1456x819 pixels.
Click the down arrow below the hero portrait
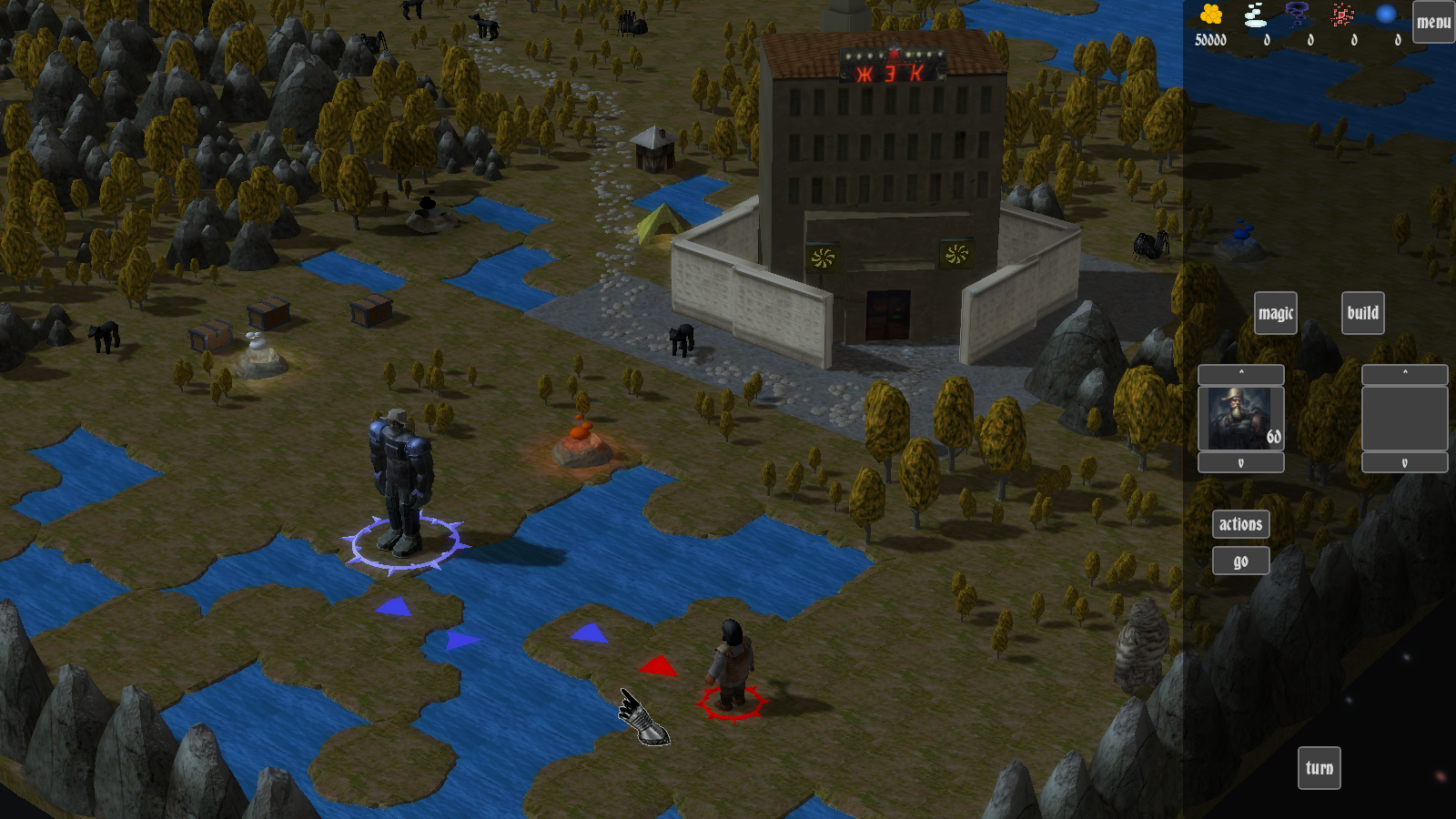(1240, 462)
